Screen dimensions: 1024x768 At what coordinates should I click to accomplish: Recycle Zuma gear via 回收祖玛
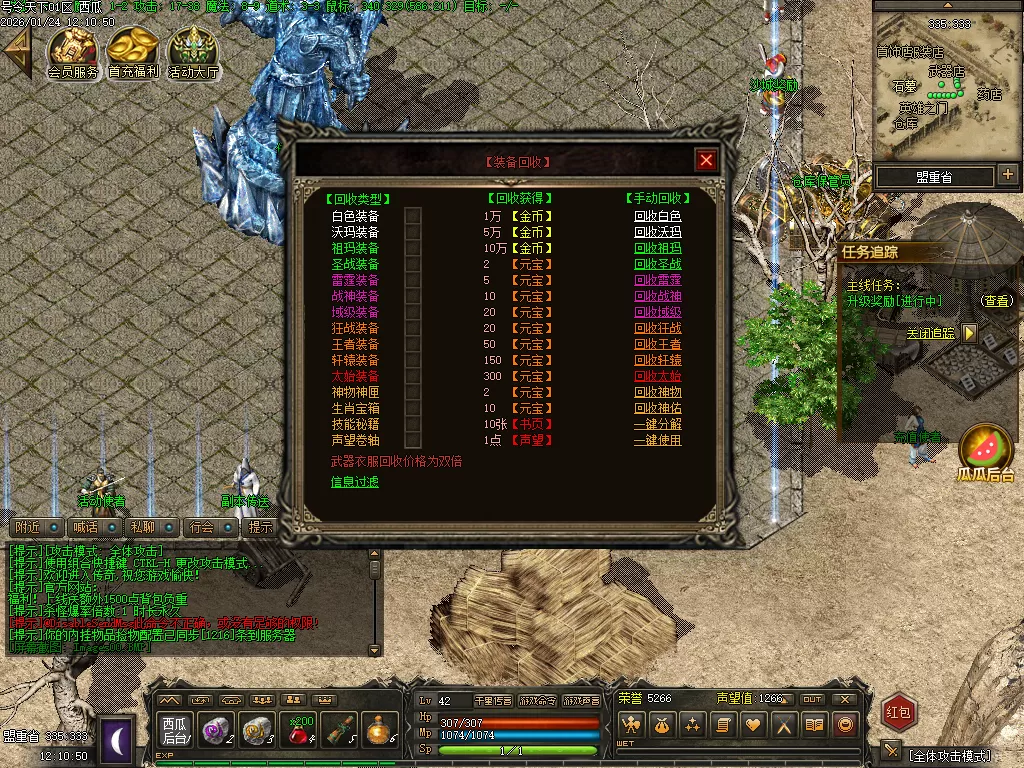click(x=657, y=248)
